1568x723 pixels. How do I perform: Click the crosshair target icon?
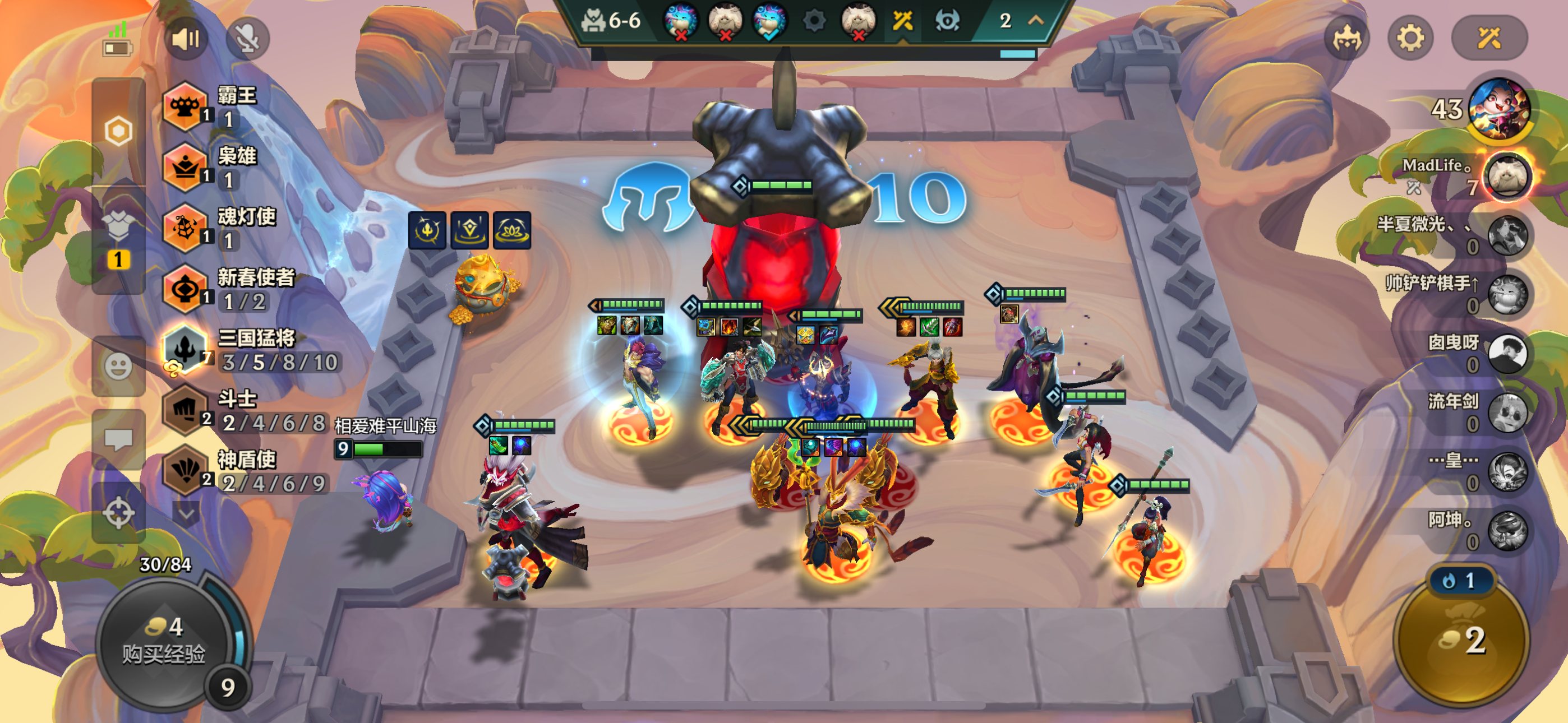tap(118, 512)
